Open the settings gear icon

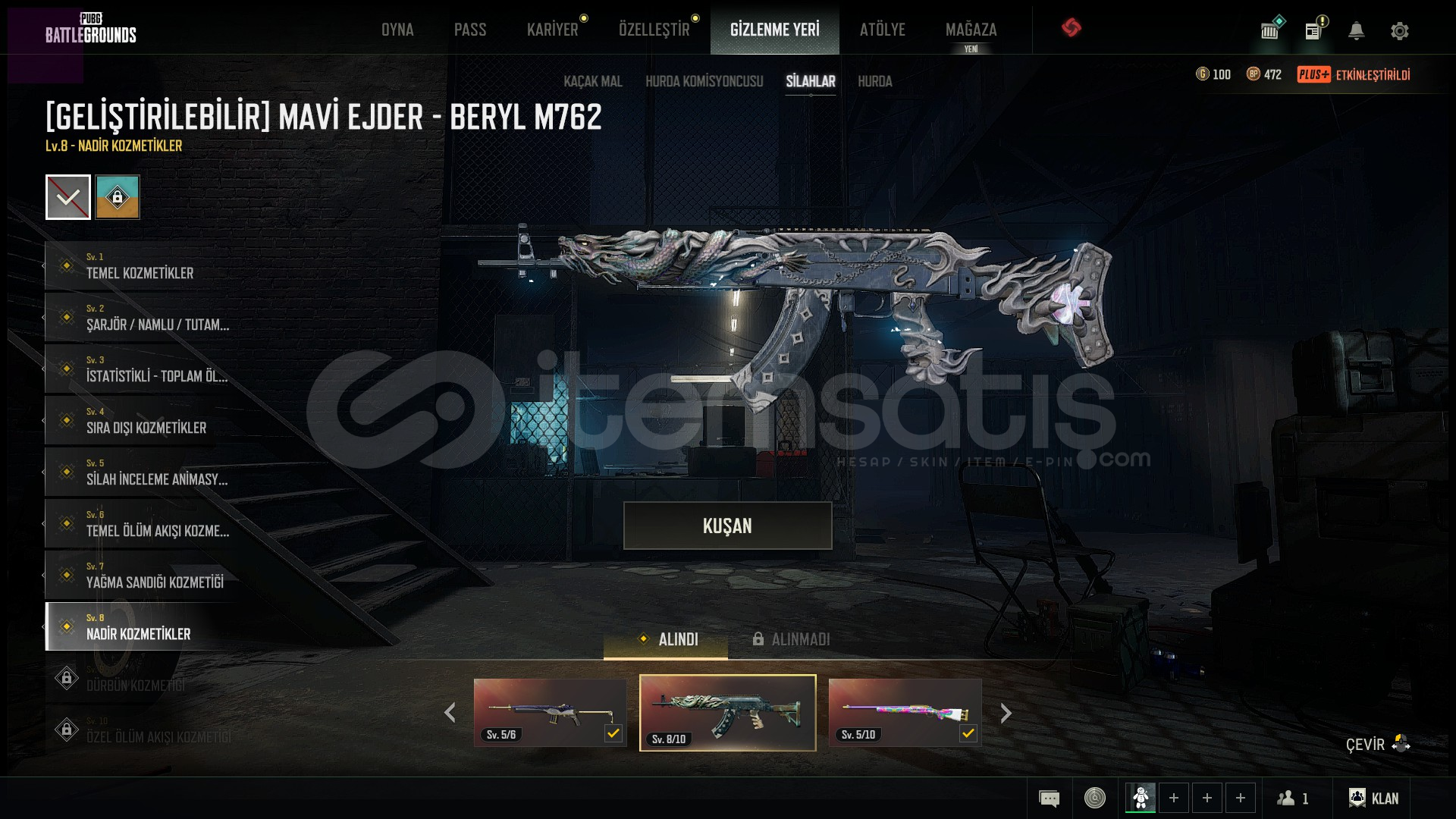[x=1399, y=31]
